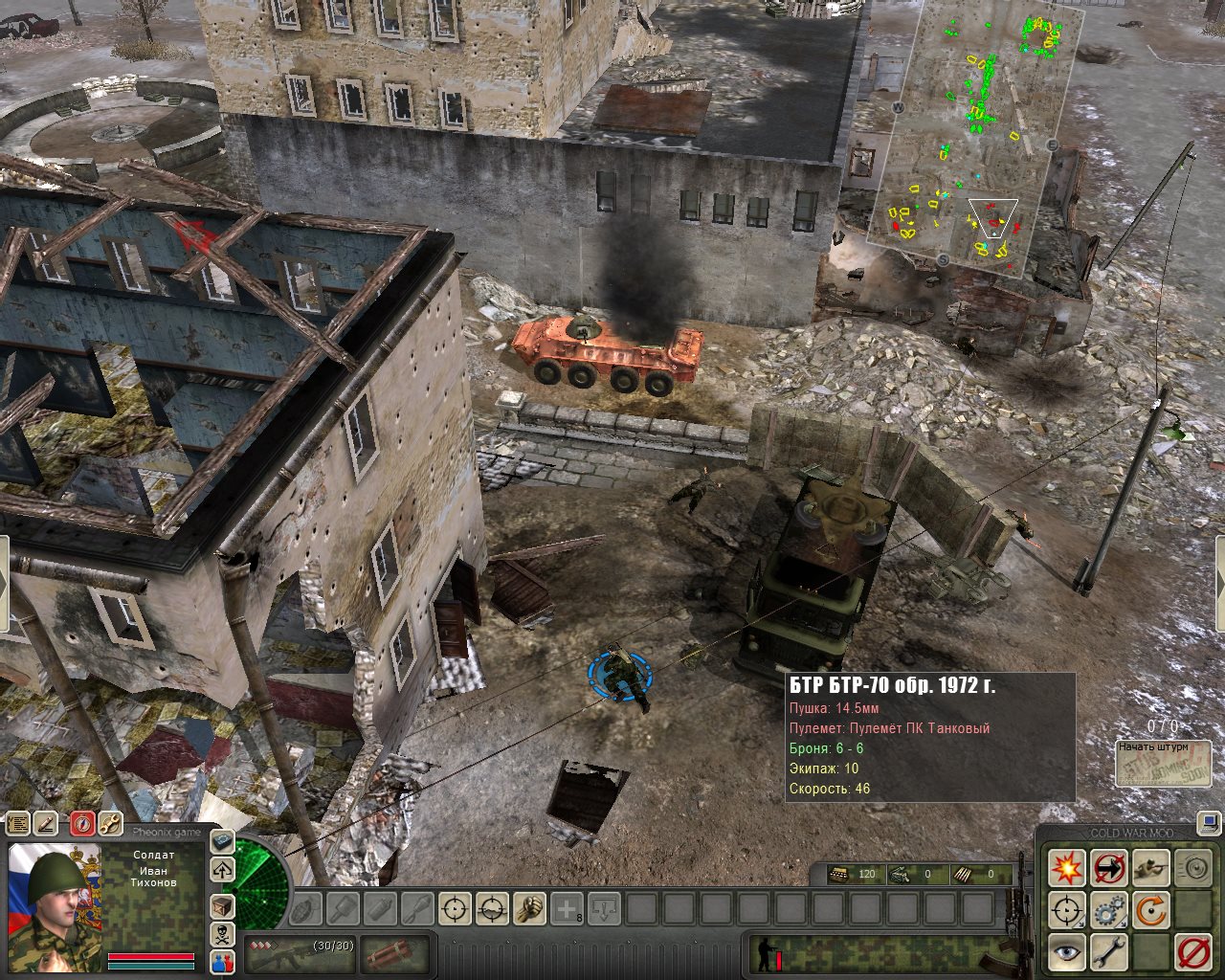Use the medkit cross button

point(568,908)
